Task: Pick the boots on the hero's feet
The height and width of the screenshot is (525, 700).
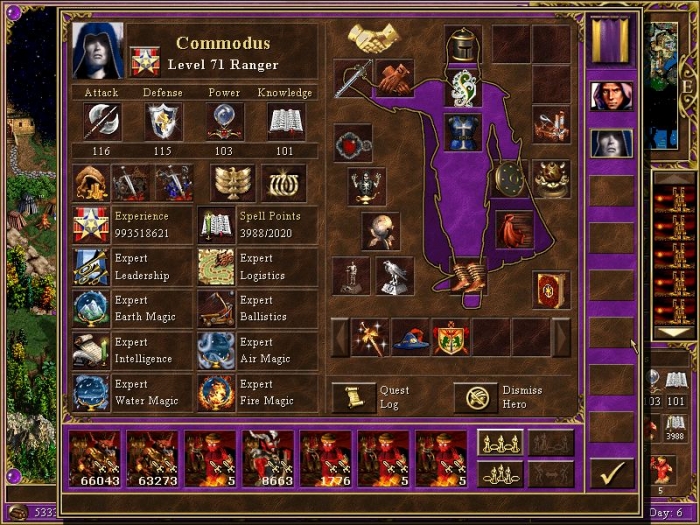Action: (x=465, y=275)
